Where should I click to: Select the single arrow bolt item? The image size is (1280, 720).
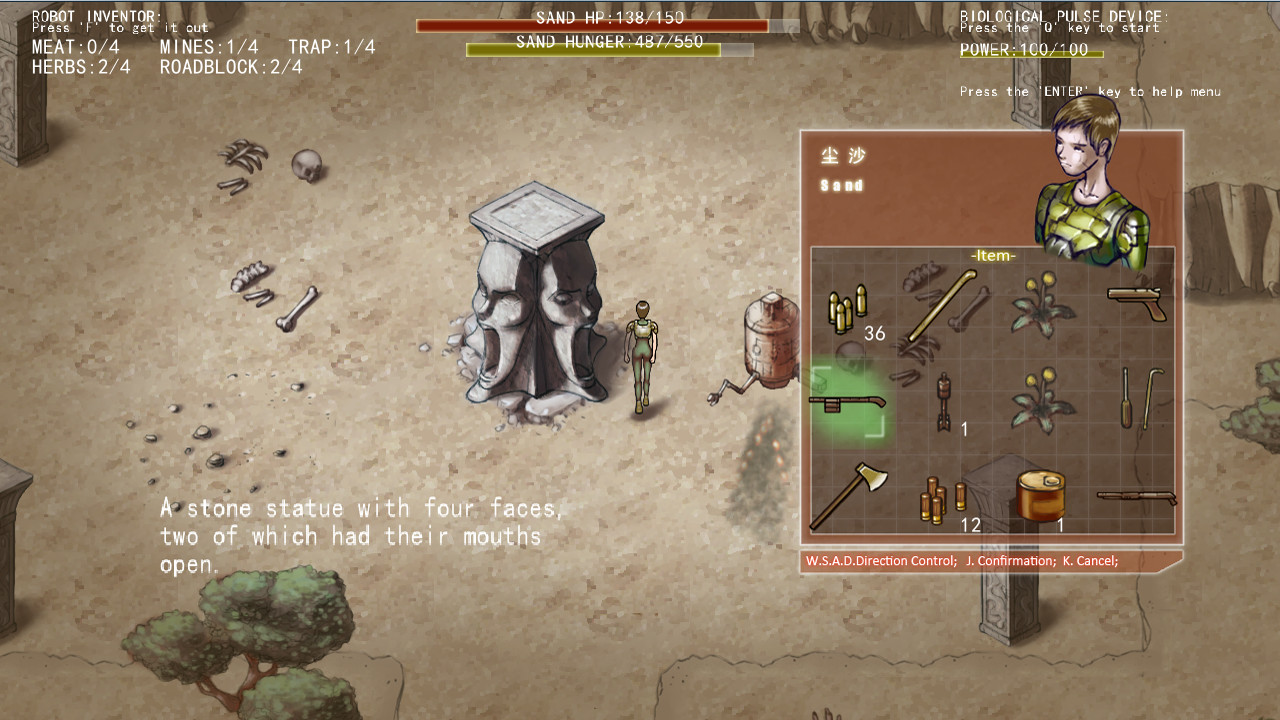[x=945, y=400]
